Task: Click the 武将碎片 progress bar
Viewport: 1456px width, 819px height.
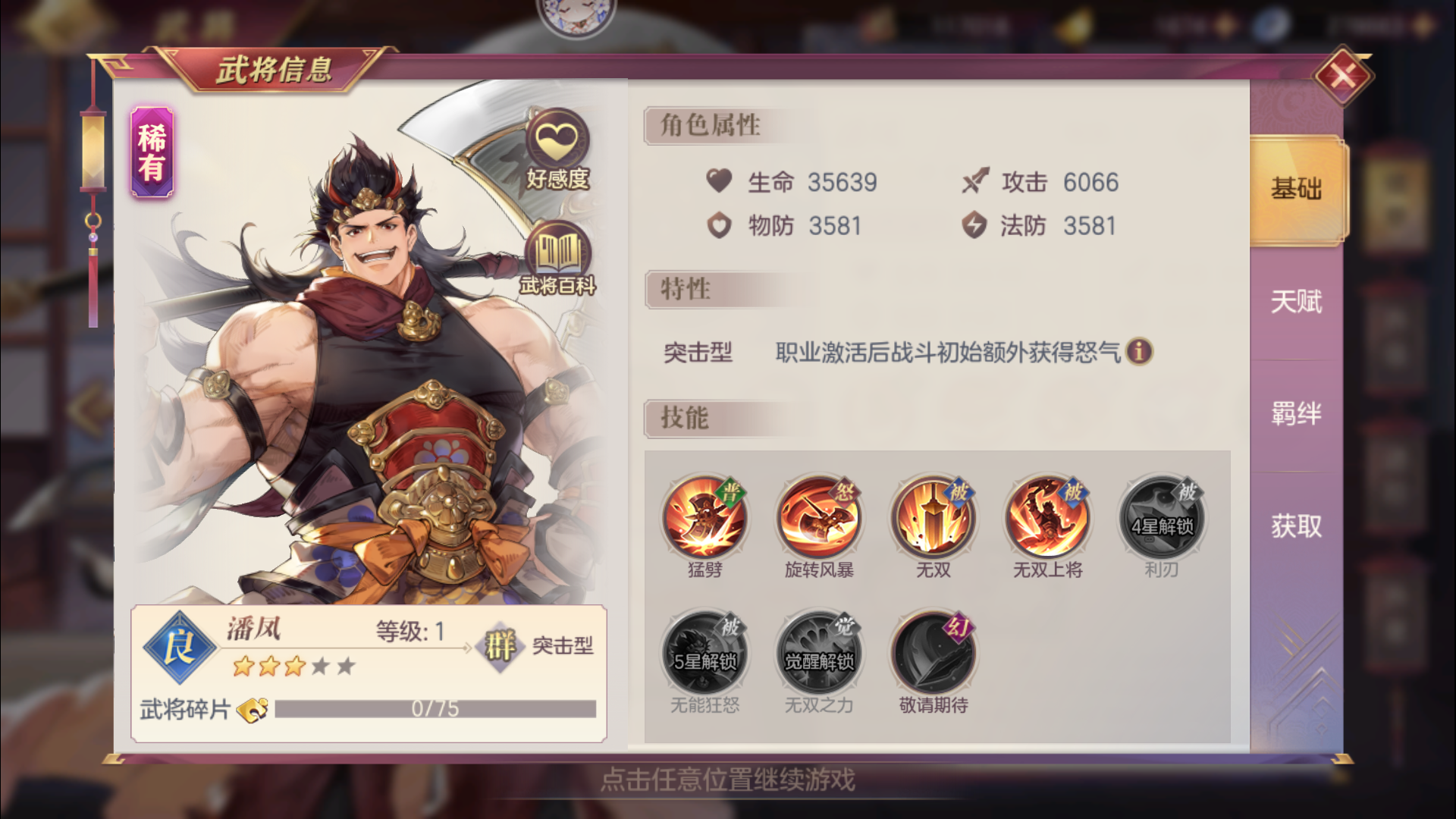Action: (436, 708)
